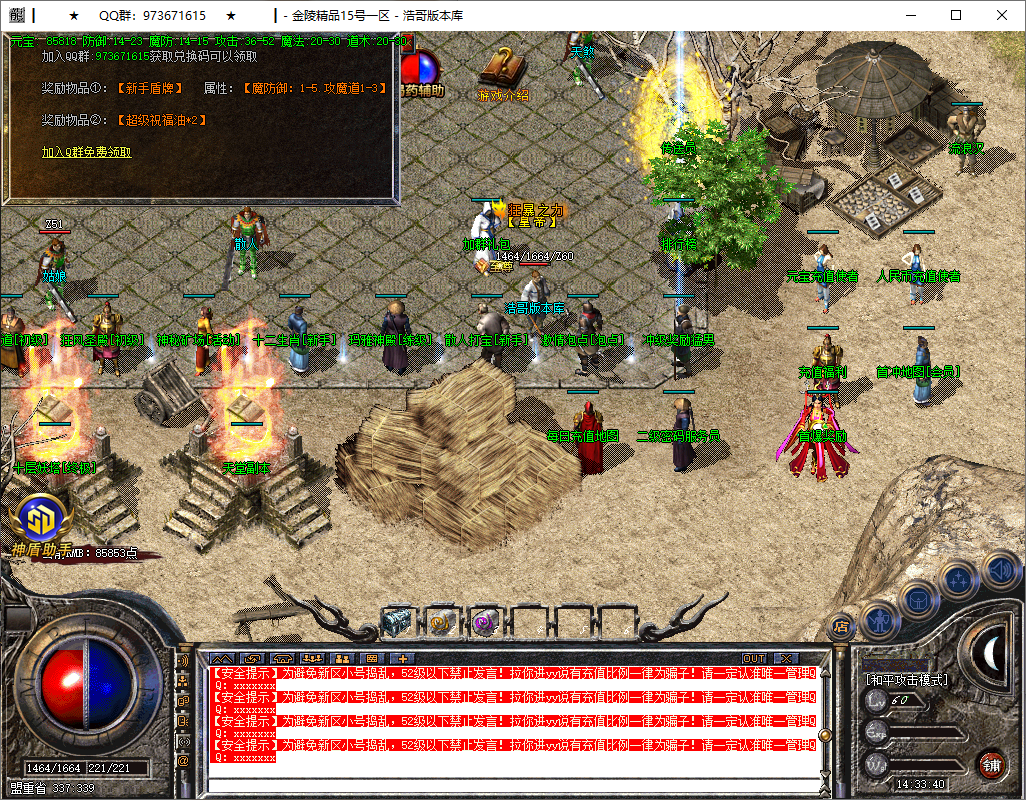Switch the 和平攻击模式 attack mode
1026x800 pixels.
pos(908,680)
